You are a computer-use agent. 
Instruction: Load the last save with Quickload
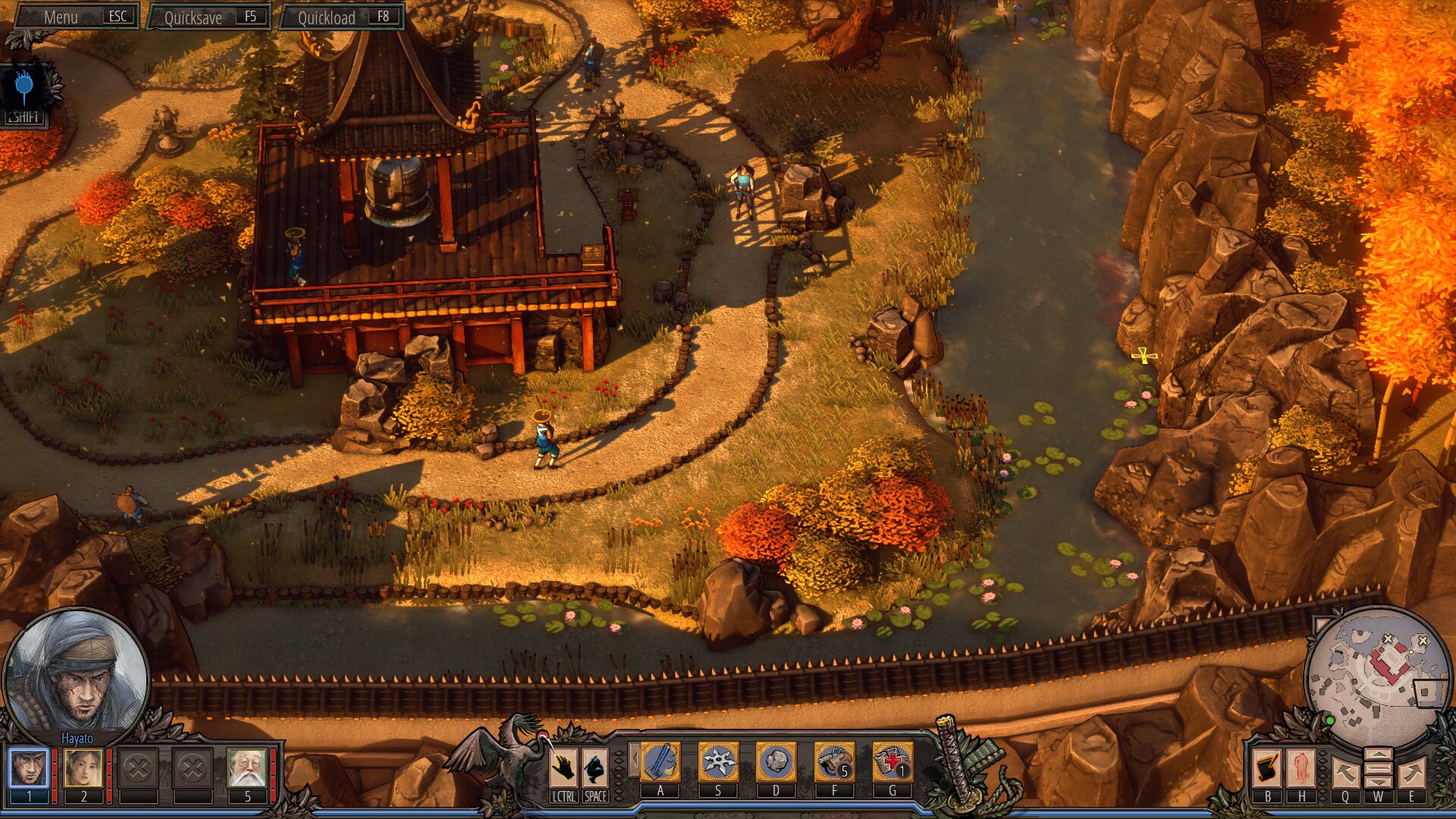[342, 17]
